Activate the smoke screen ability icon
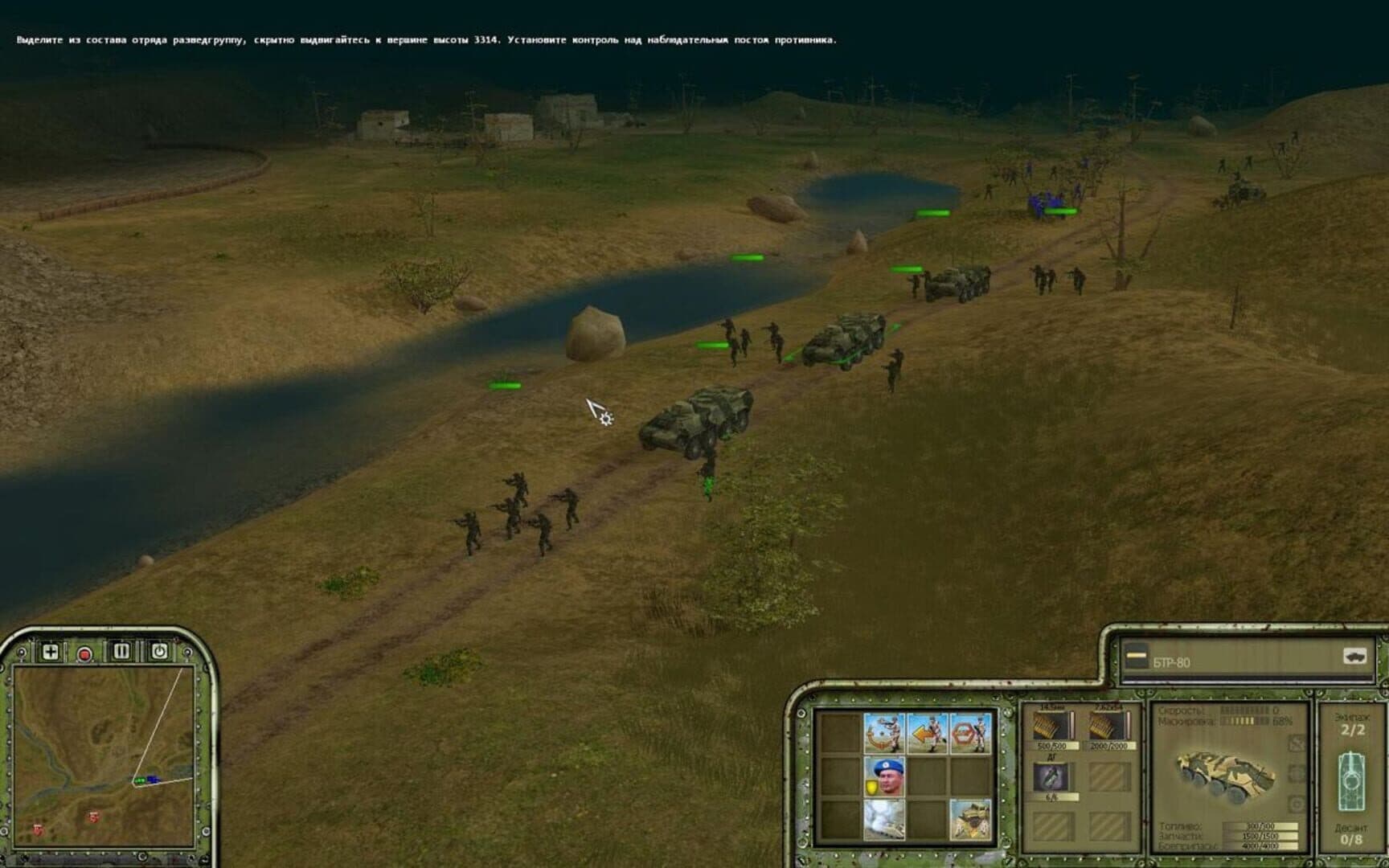Screen dimensions: 1389x868 pyautogui.click(x=884, y=819)
